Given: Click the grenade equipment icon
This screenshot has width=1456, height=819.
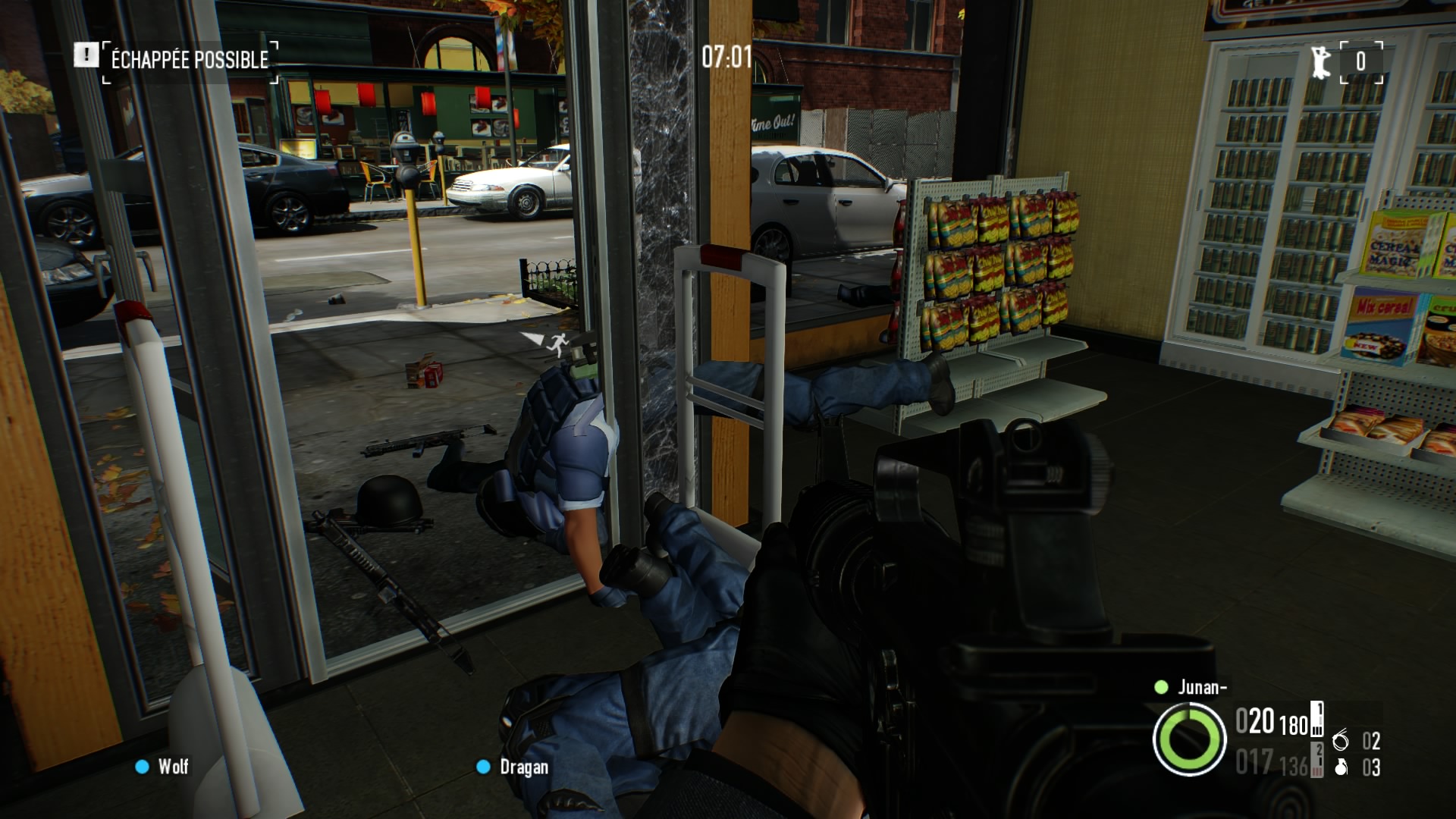Looking at the screenshot, I should click(1341, 767).
